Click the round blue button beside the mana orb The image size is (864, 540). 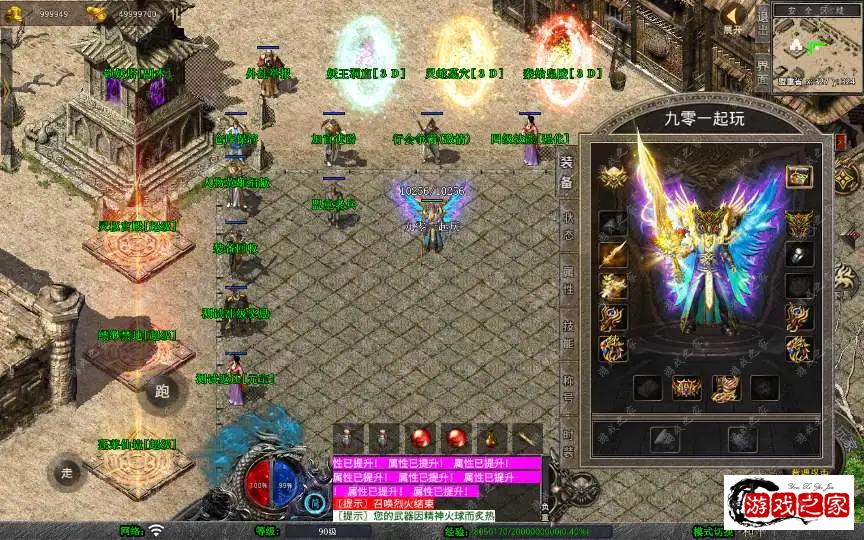(315, 502)
